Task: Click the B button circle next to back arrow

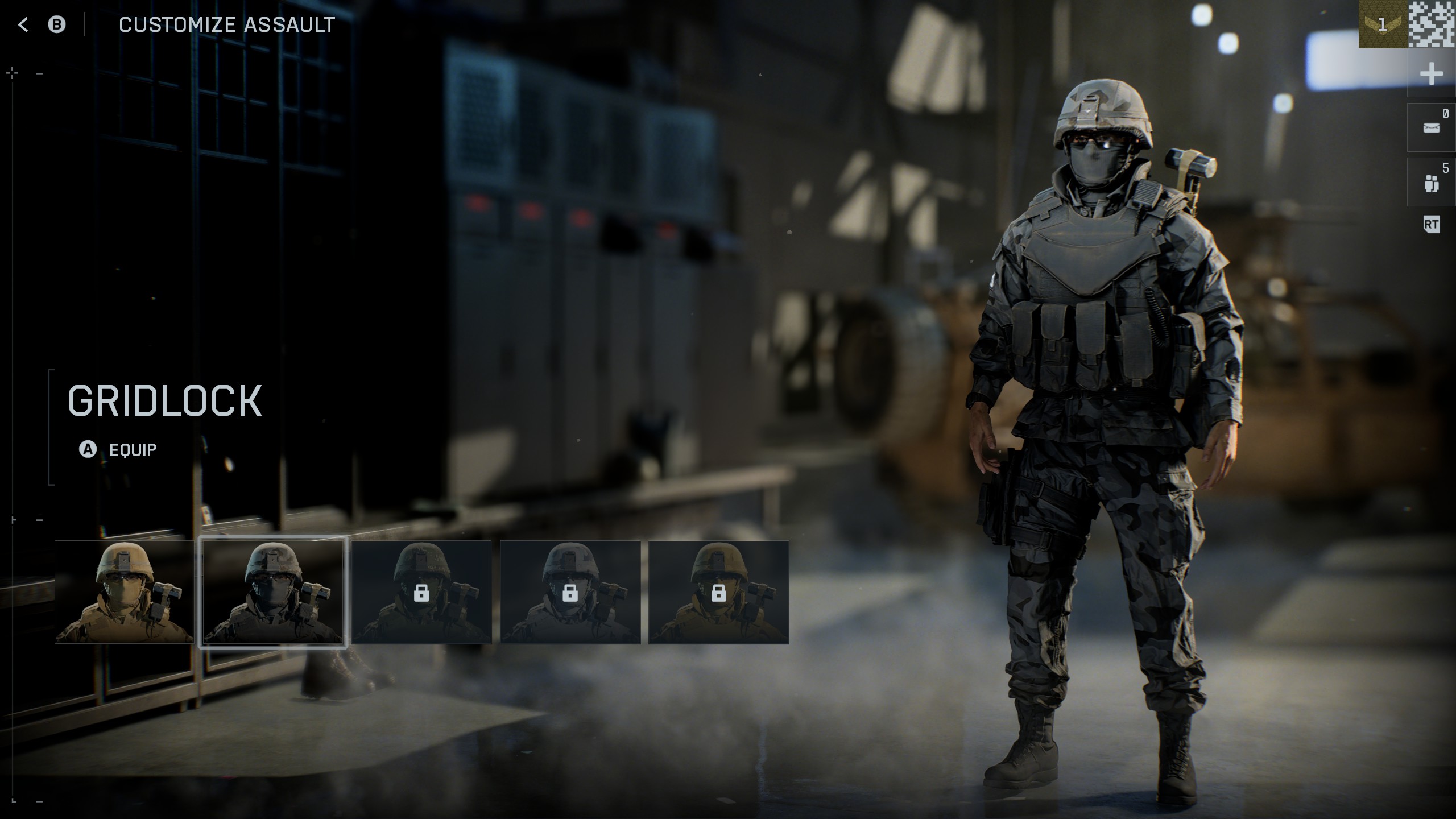Action: (56, 24)
